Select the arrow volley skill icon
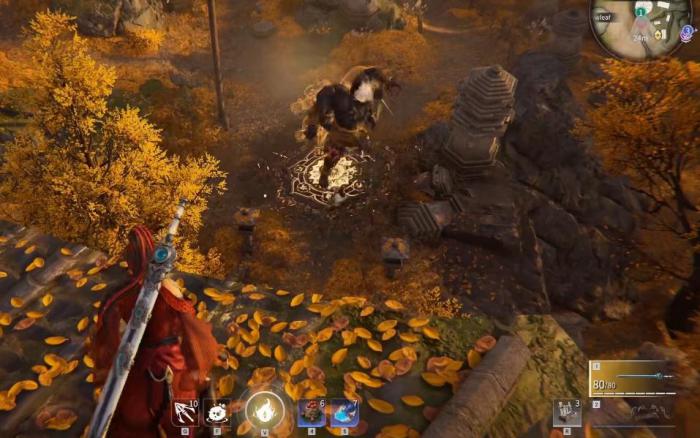The height and width of the screenshot is (438, 700). coord(183,412)
